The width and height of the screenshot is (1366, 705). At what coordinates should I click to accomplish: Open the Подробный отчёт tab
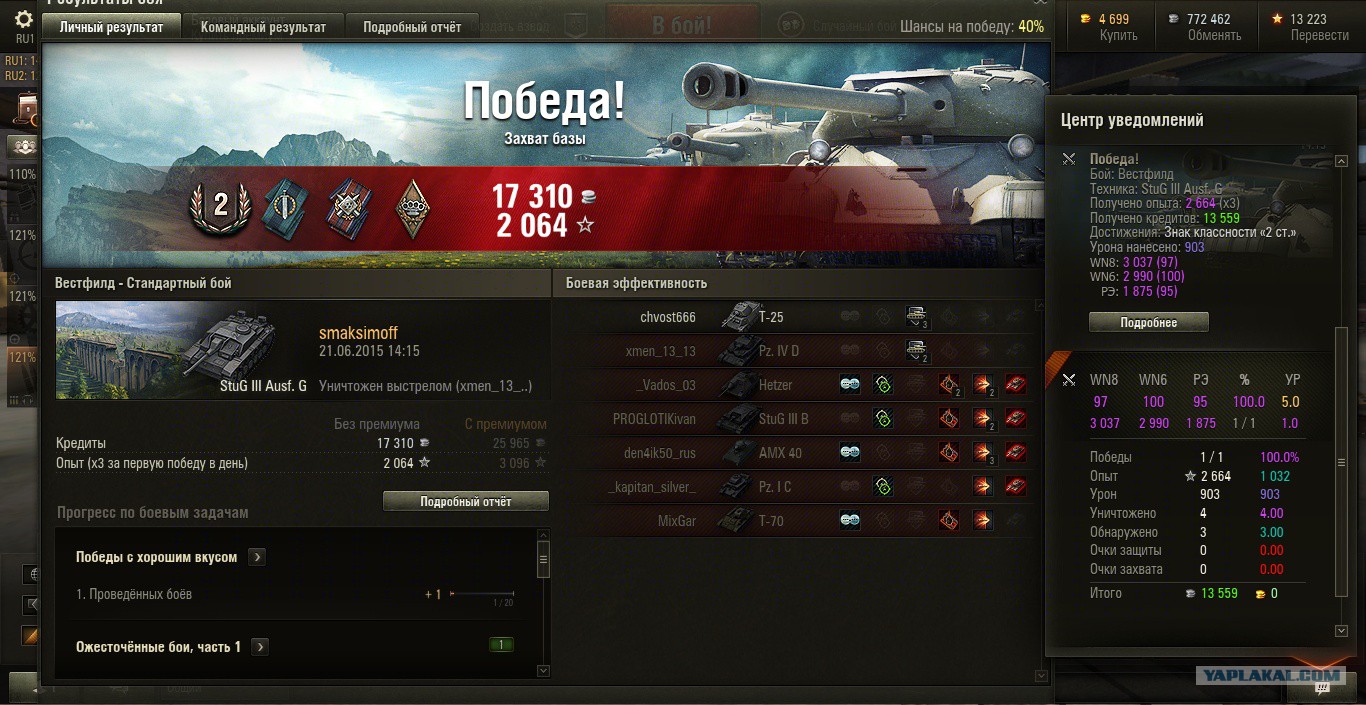tap(412, 27)
